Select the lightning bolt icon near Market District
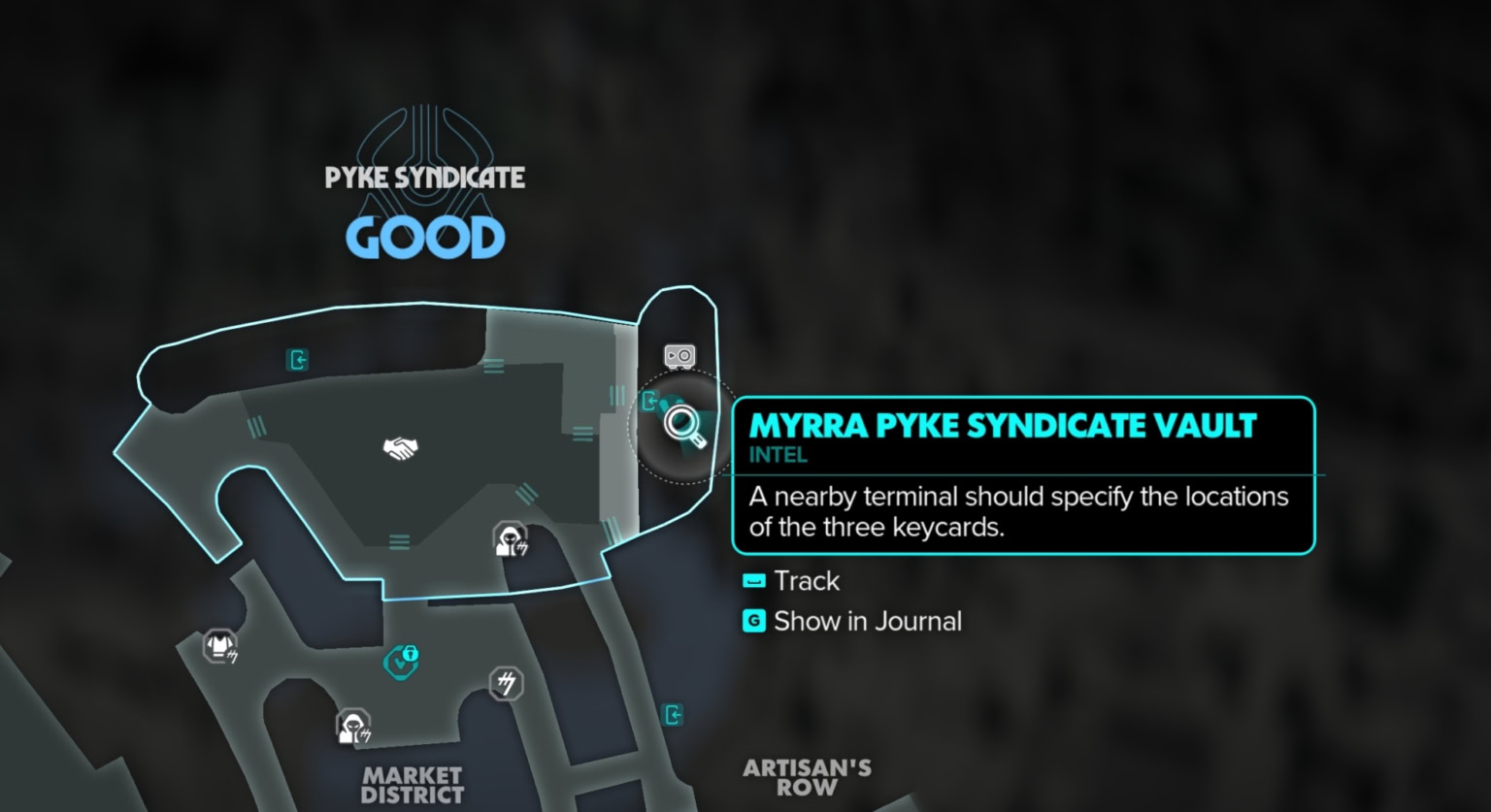This screenshot has width=1491, height=812. coord(504,684)
